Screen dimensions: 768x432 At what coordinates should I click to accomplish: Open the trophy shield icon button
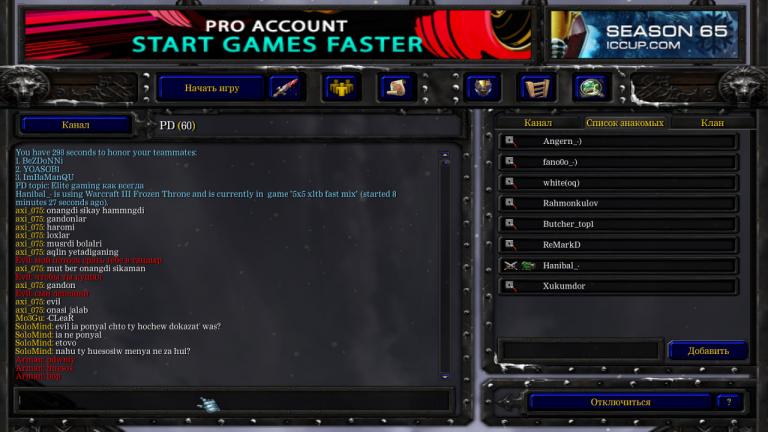tap(483, 88)
